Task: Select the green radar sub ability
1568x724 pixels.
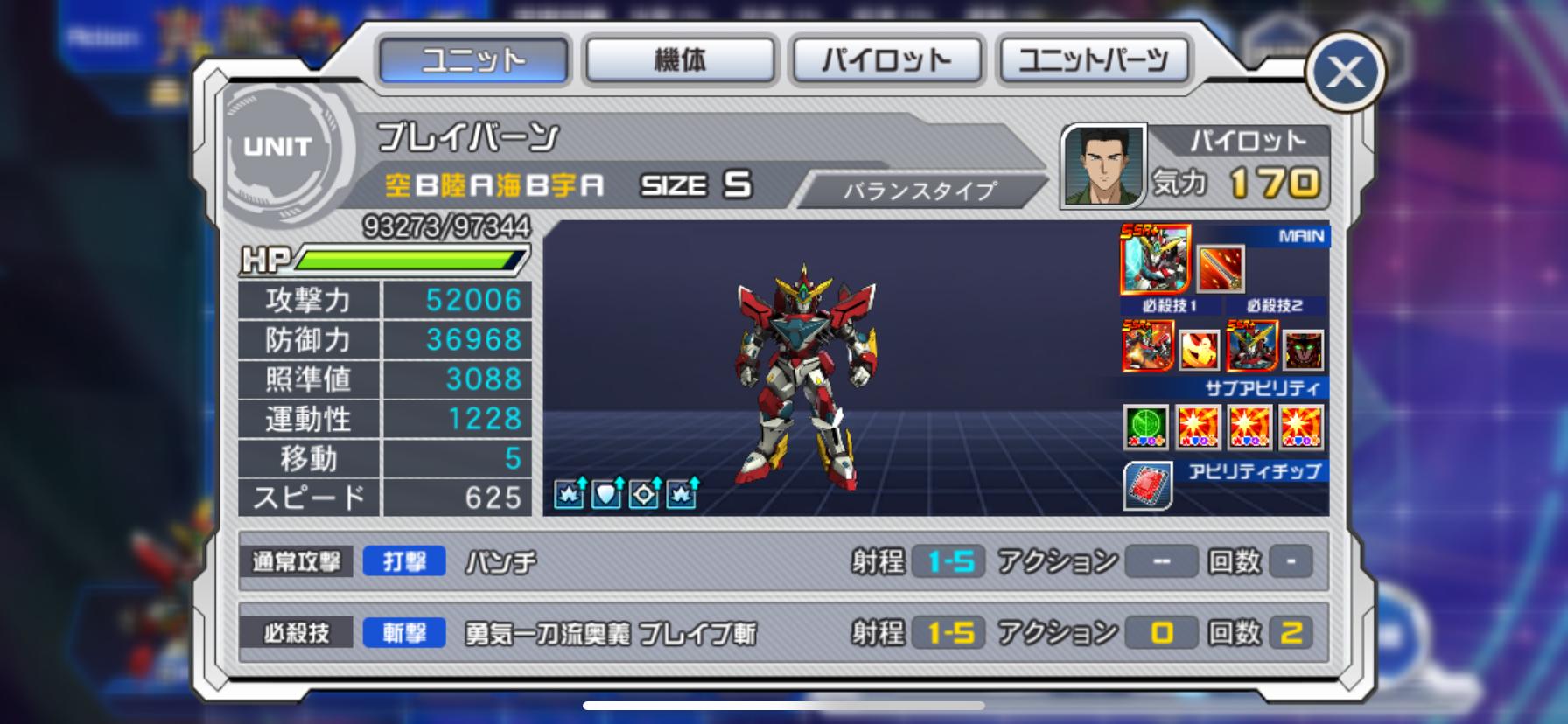Action: tap(1146, 427)
